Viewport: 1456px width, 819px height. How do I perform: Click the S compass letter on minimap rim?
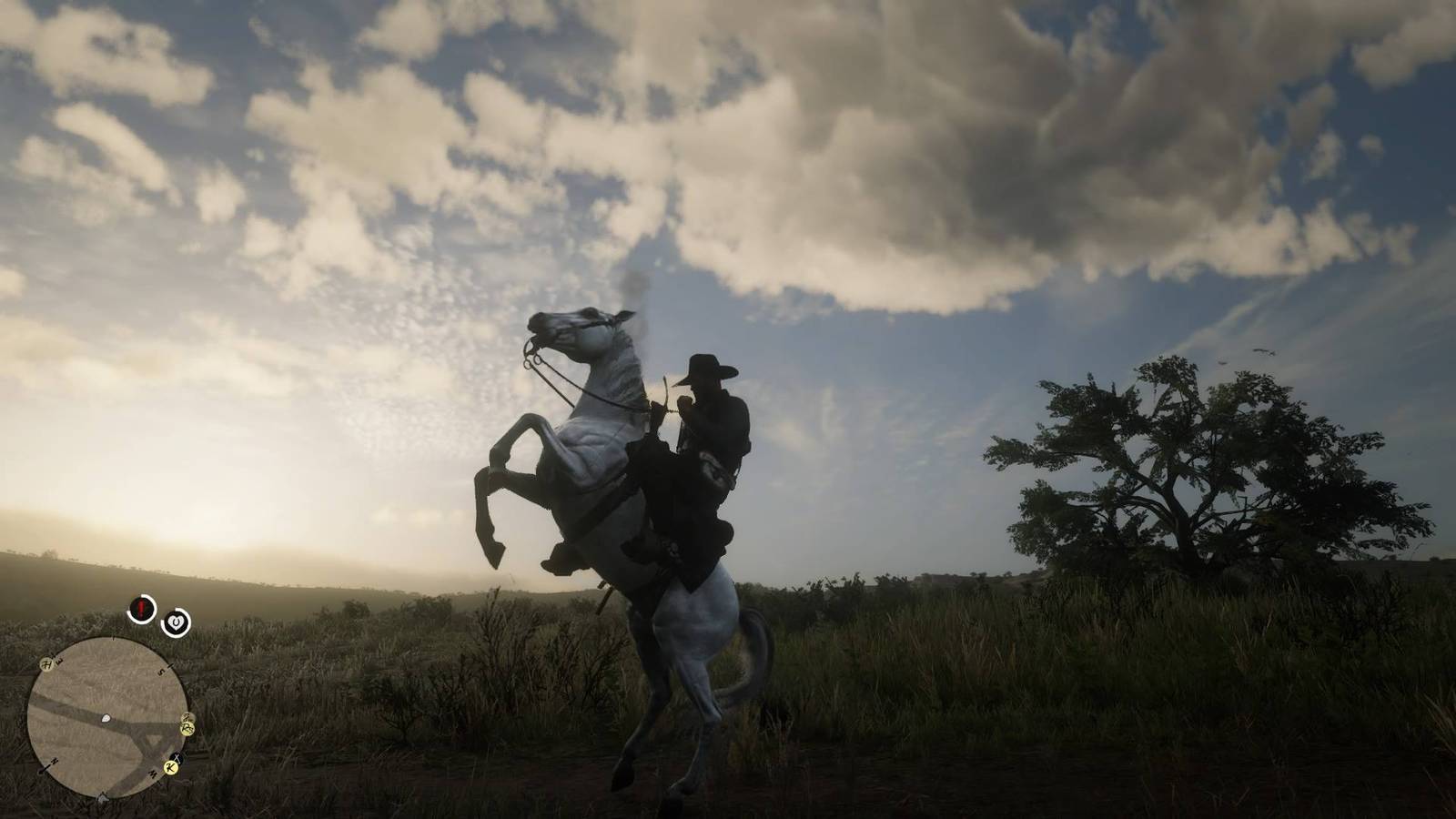point(160,672)
